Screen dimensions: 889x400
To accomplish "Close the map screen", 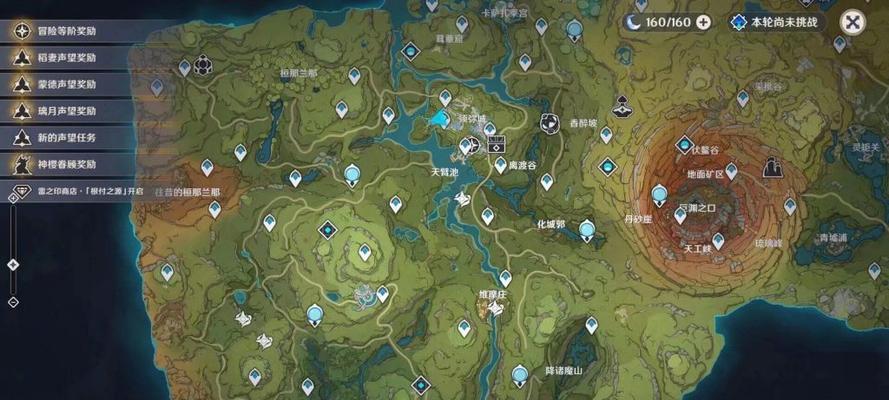I will 852,21.
